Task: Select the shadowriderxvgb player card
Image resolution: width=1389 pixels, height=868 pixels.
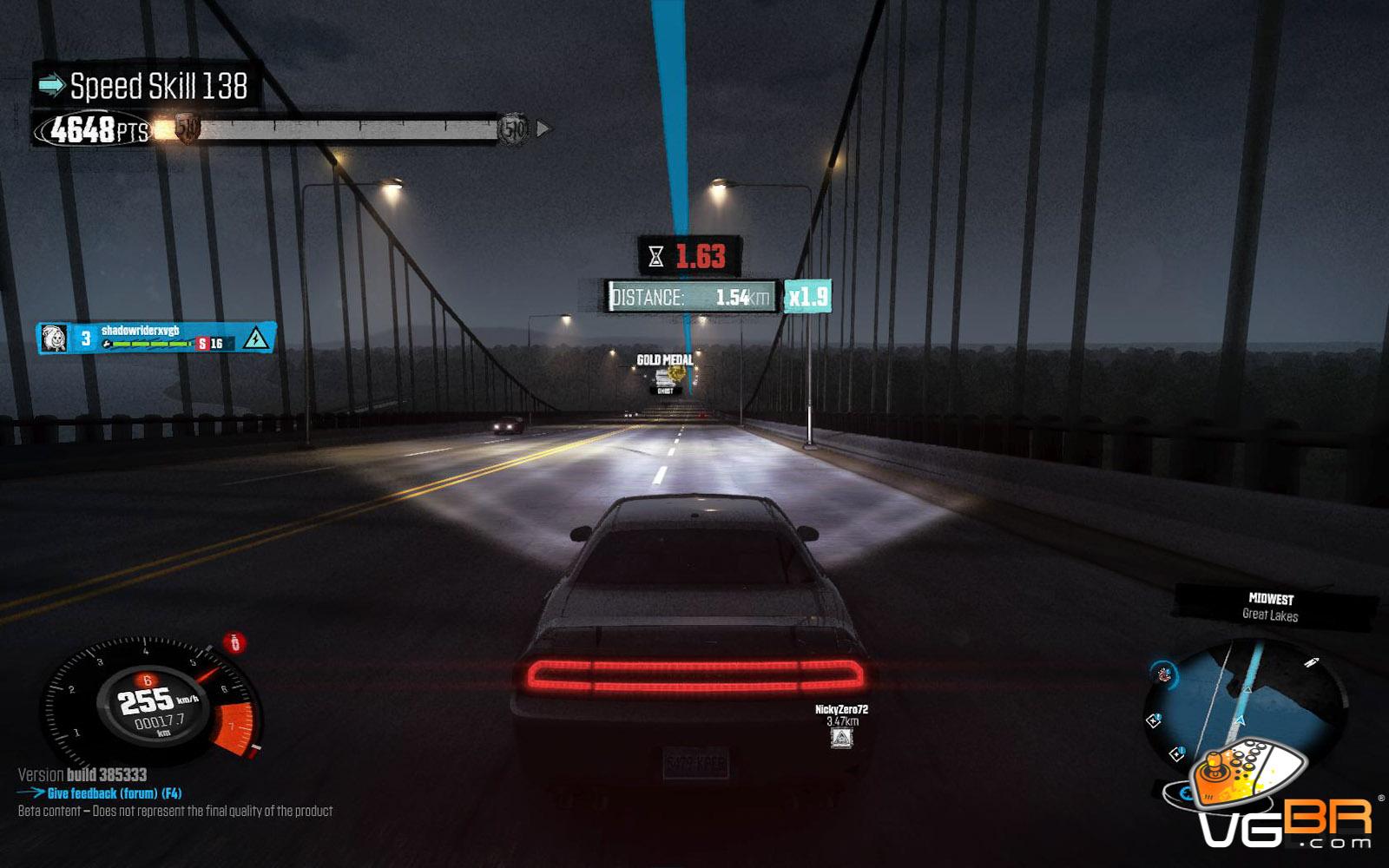Action: [x=156, y=338]
